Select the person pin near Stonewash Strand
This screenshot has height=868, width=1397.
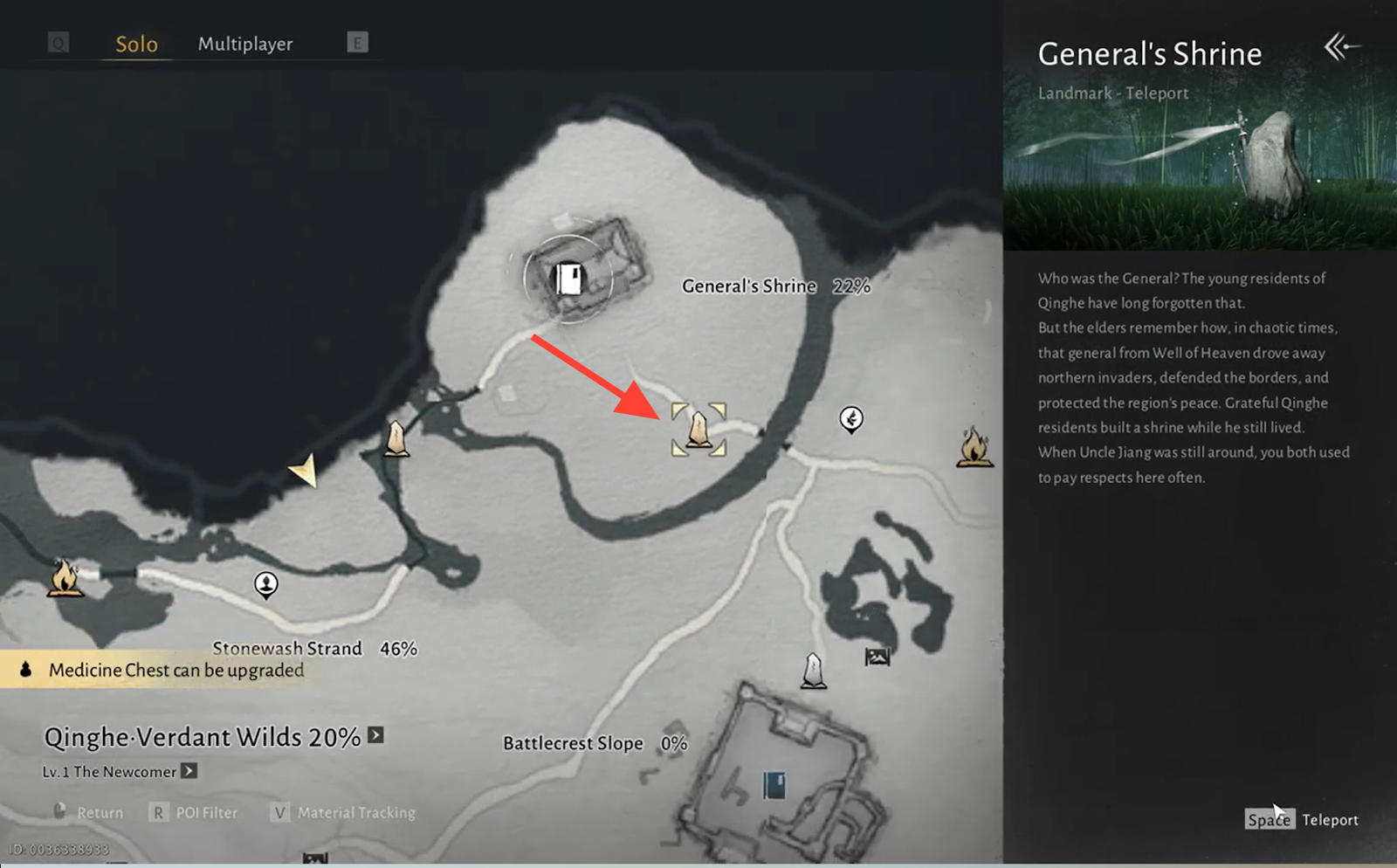pyautogui.click(x=266, y=583)
